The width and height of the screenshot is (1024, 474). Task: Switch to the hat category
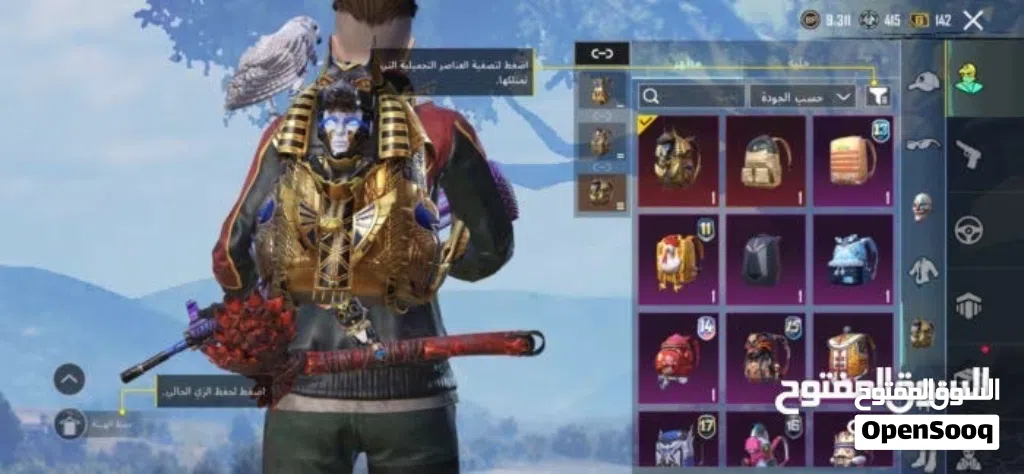coord(923,82)
